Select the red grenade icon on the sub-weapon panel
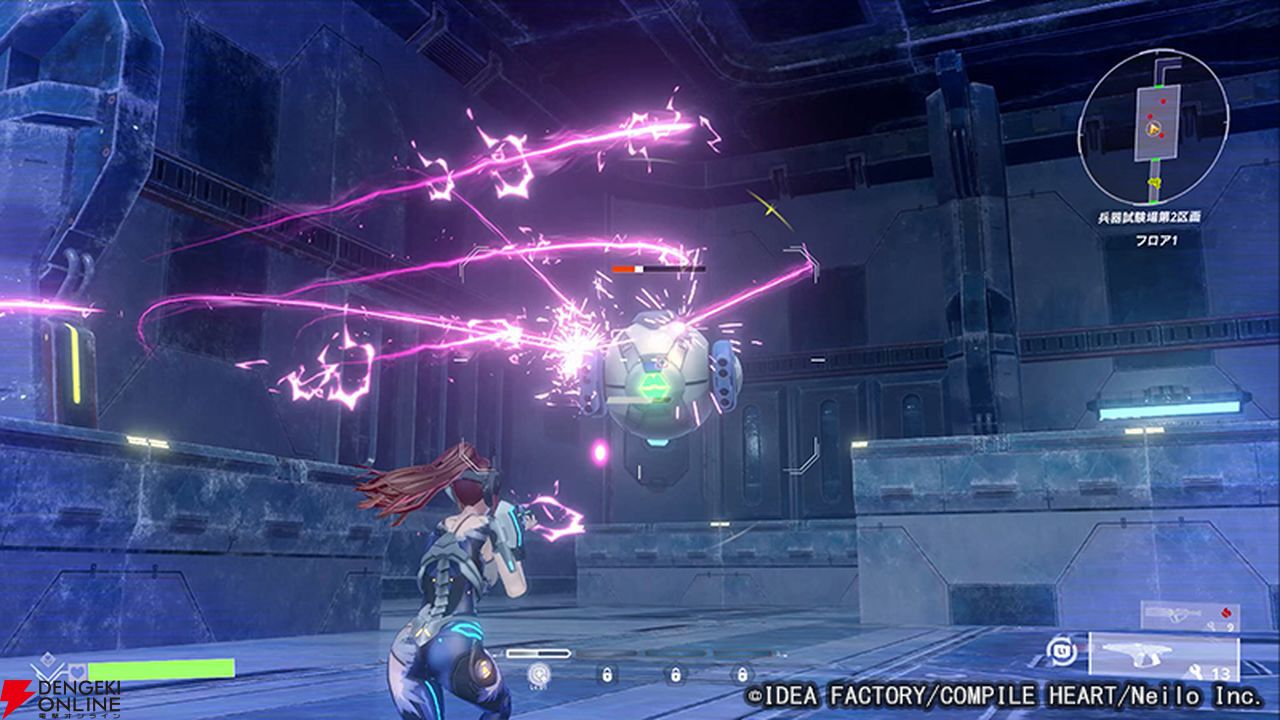The image size is (1280, 720). [1226, 612]
